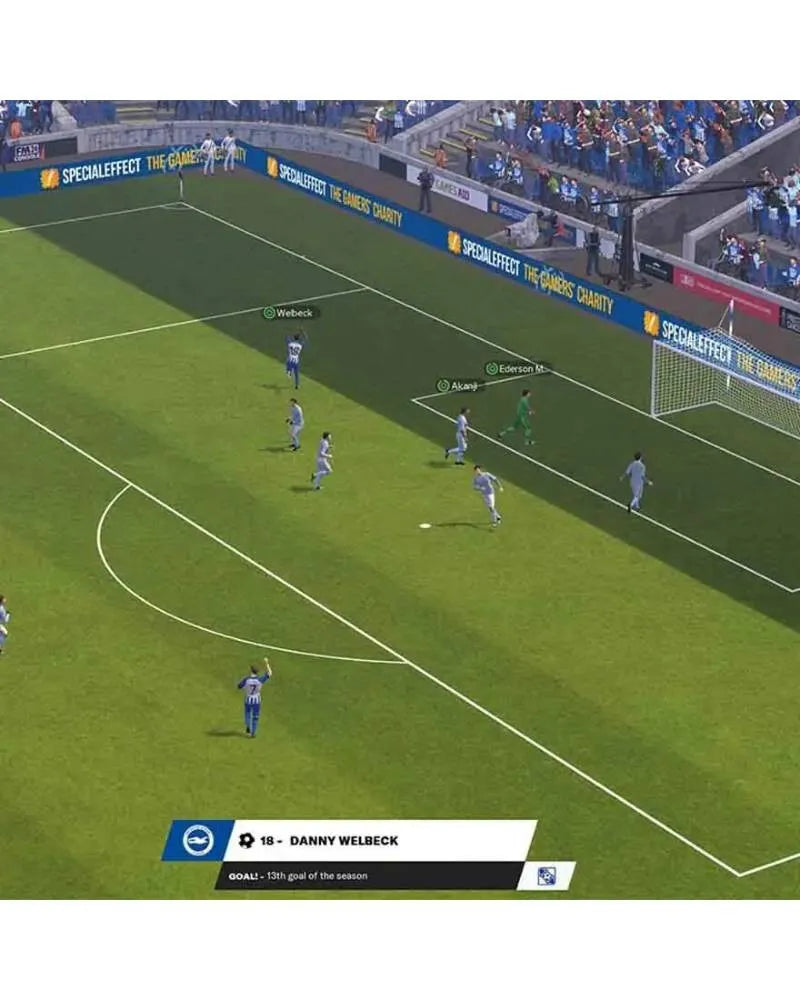Screen dimensions: 800x1000
Task: Click the blue icon beside the goal banner
Action: coord(546,876)
